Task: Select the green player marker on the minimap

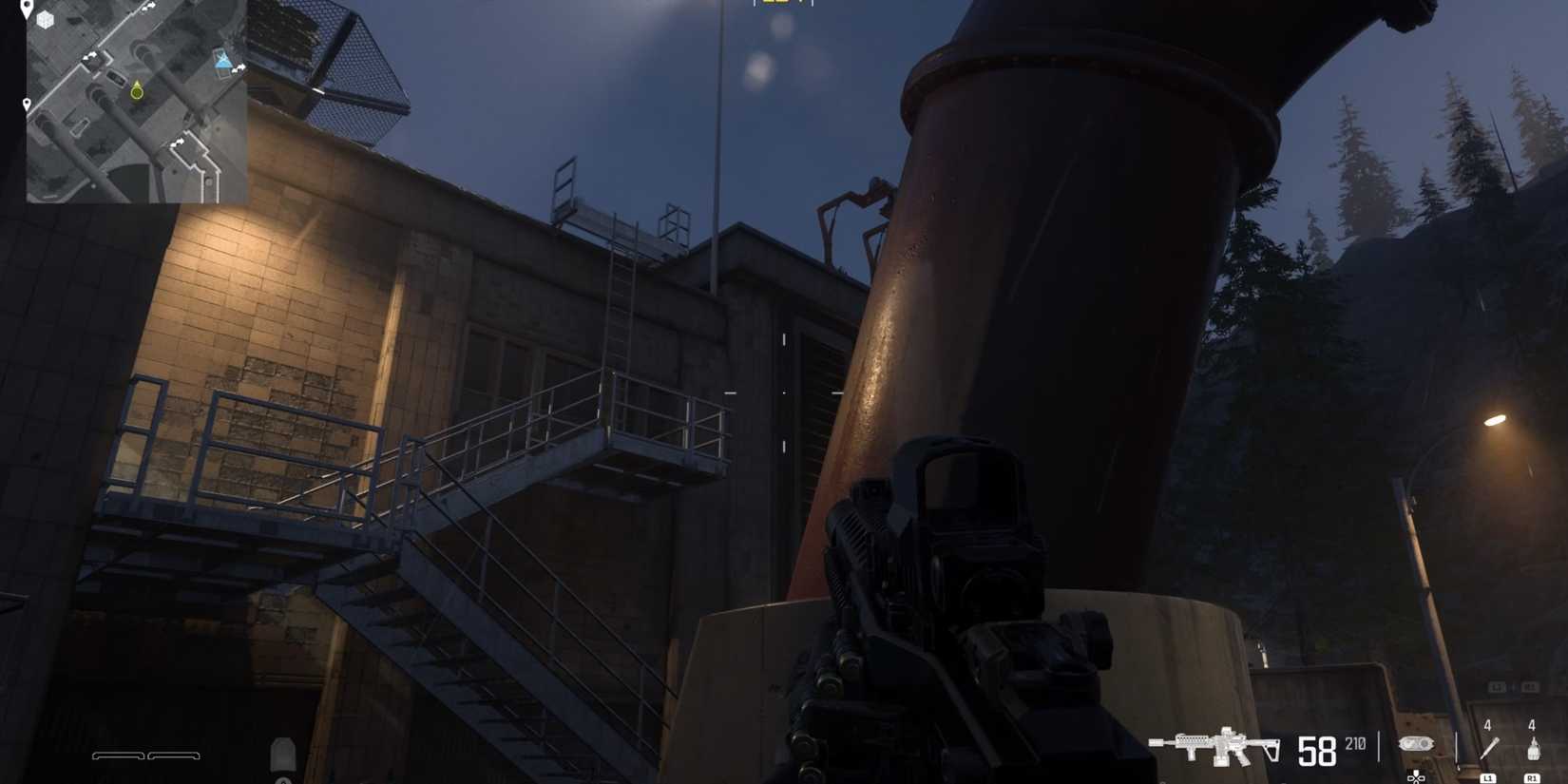Action: (137, 93)
